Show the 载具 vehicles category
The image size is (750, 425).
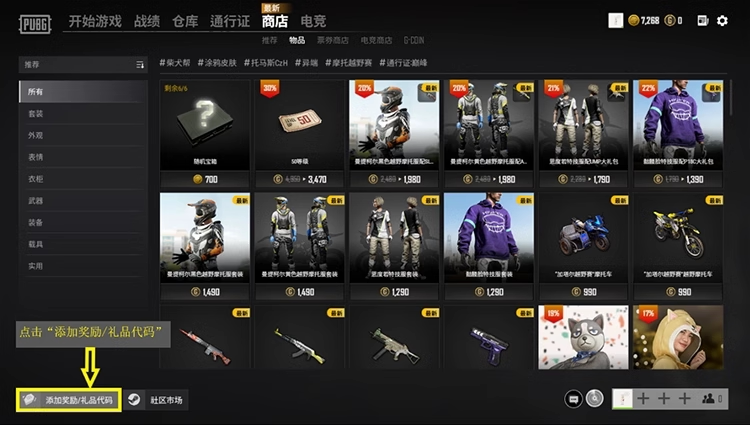point(36,244)
